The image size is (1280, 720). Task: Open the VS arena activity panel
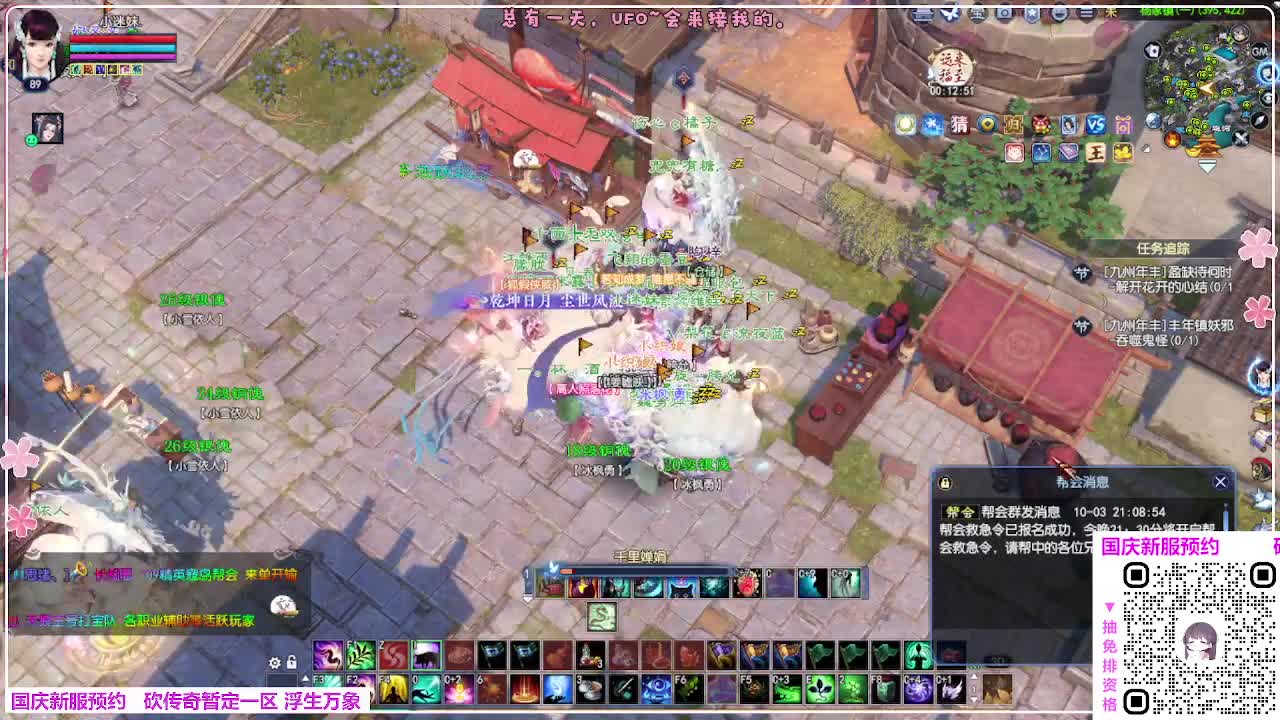click(x=1097, y=126)
